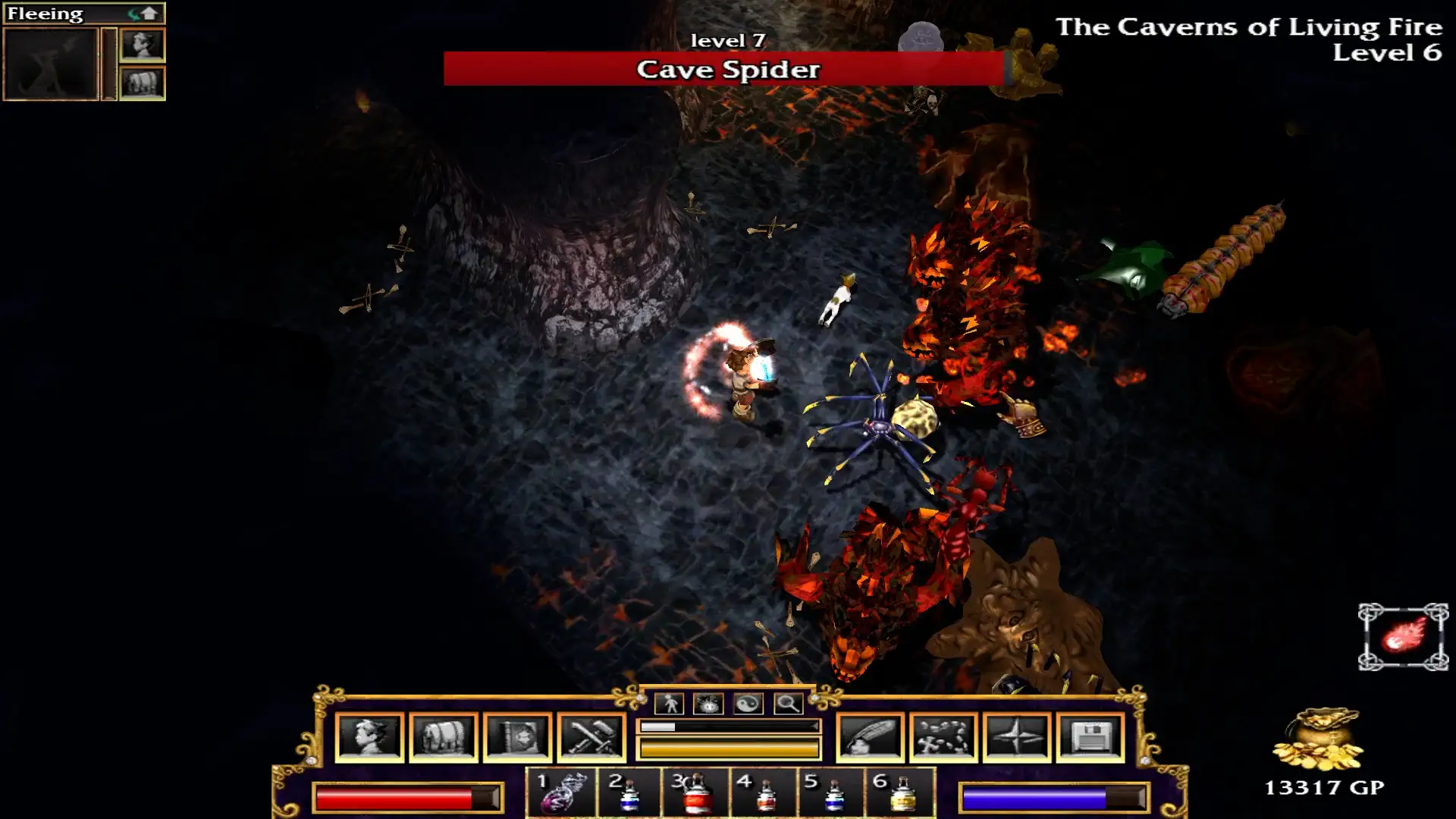Click the magnifying glass icon

tap(788, 704)
